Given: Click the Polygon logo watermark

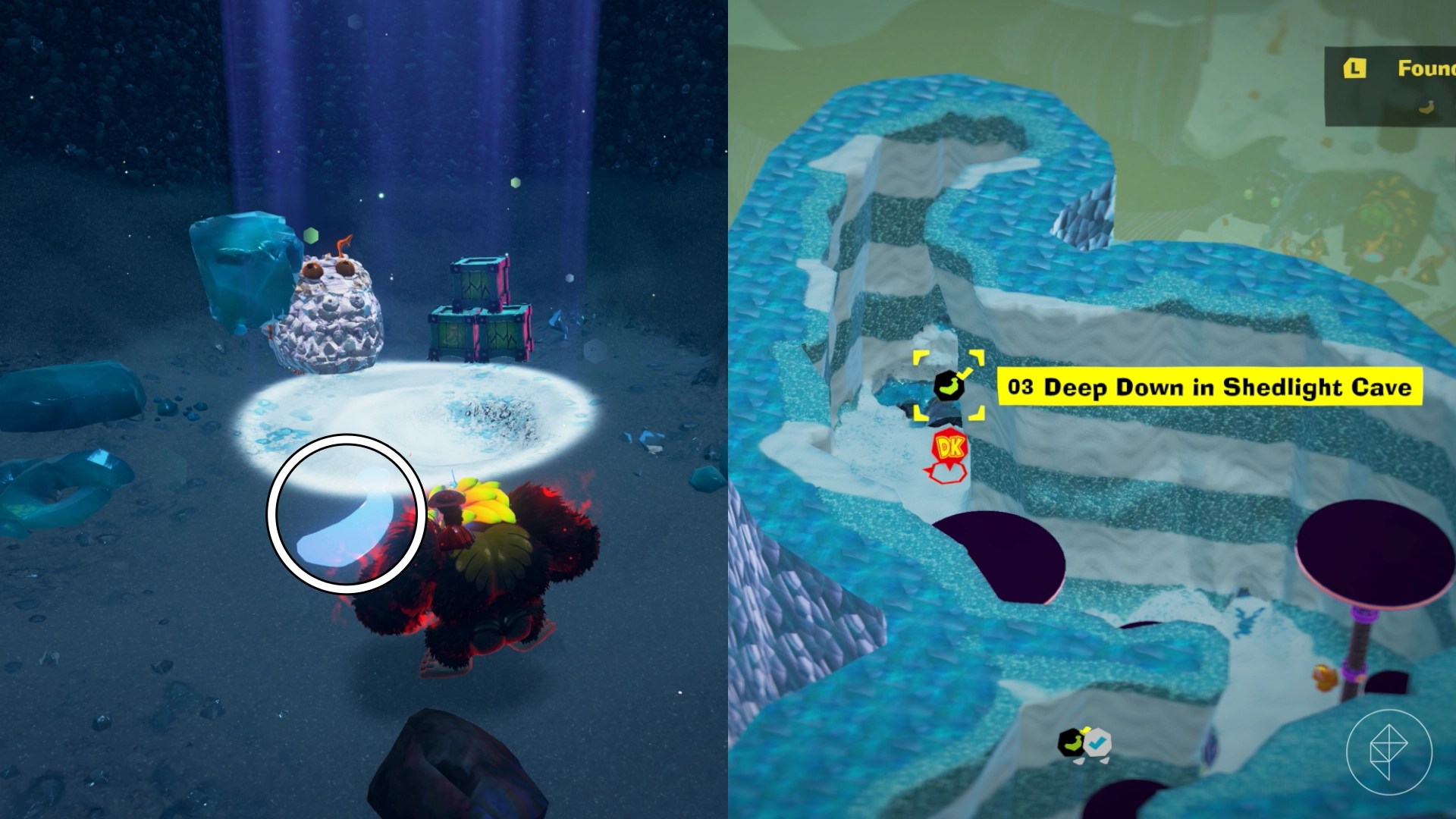Looking at the screenshot, I should [x=1389, y=752].
